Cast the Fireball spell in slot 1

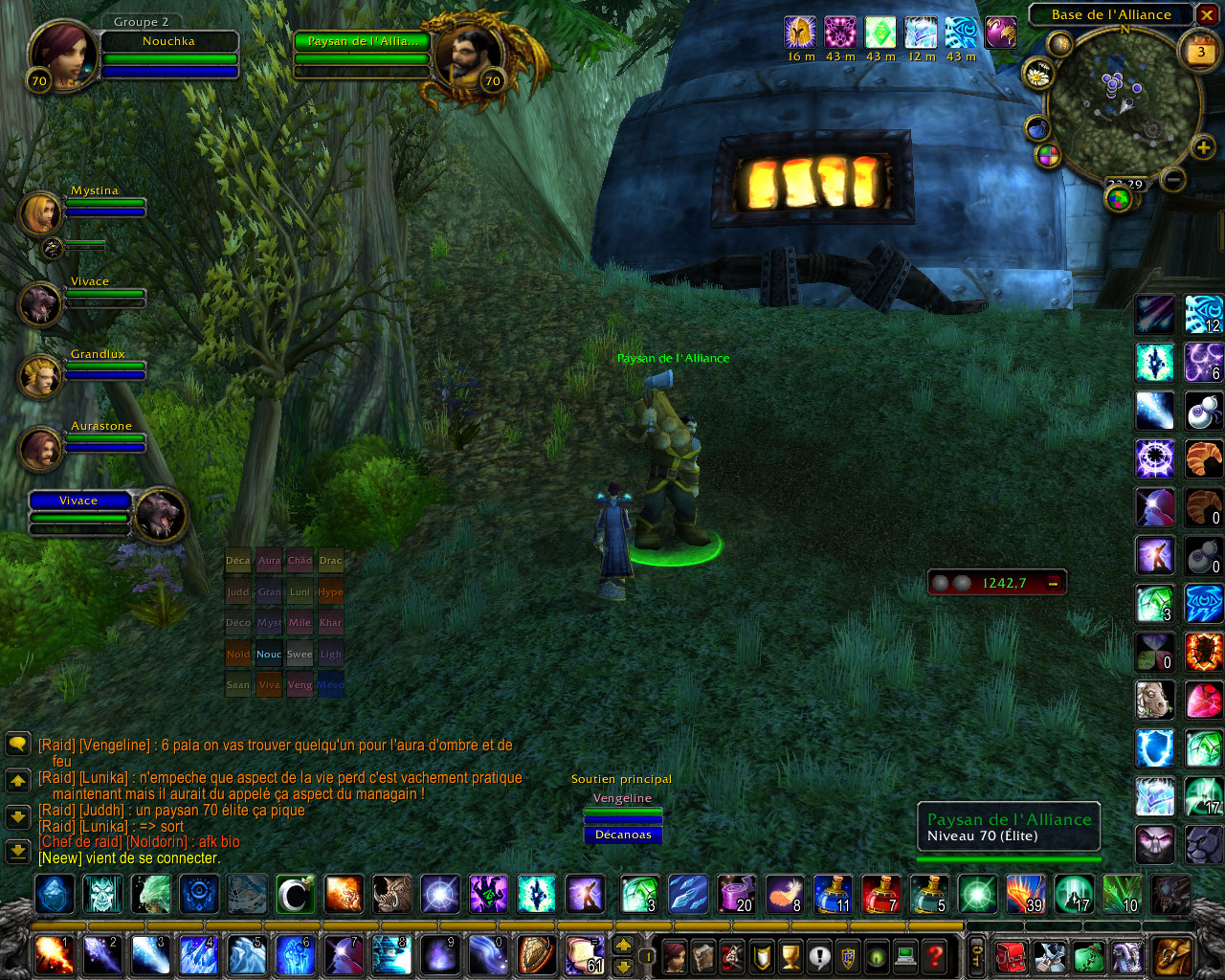[x=53, y=955]
